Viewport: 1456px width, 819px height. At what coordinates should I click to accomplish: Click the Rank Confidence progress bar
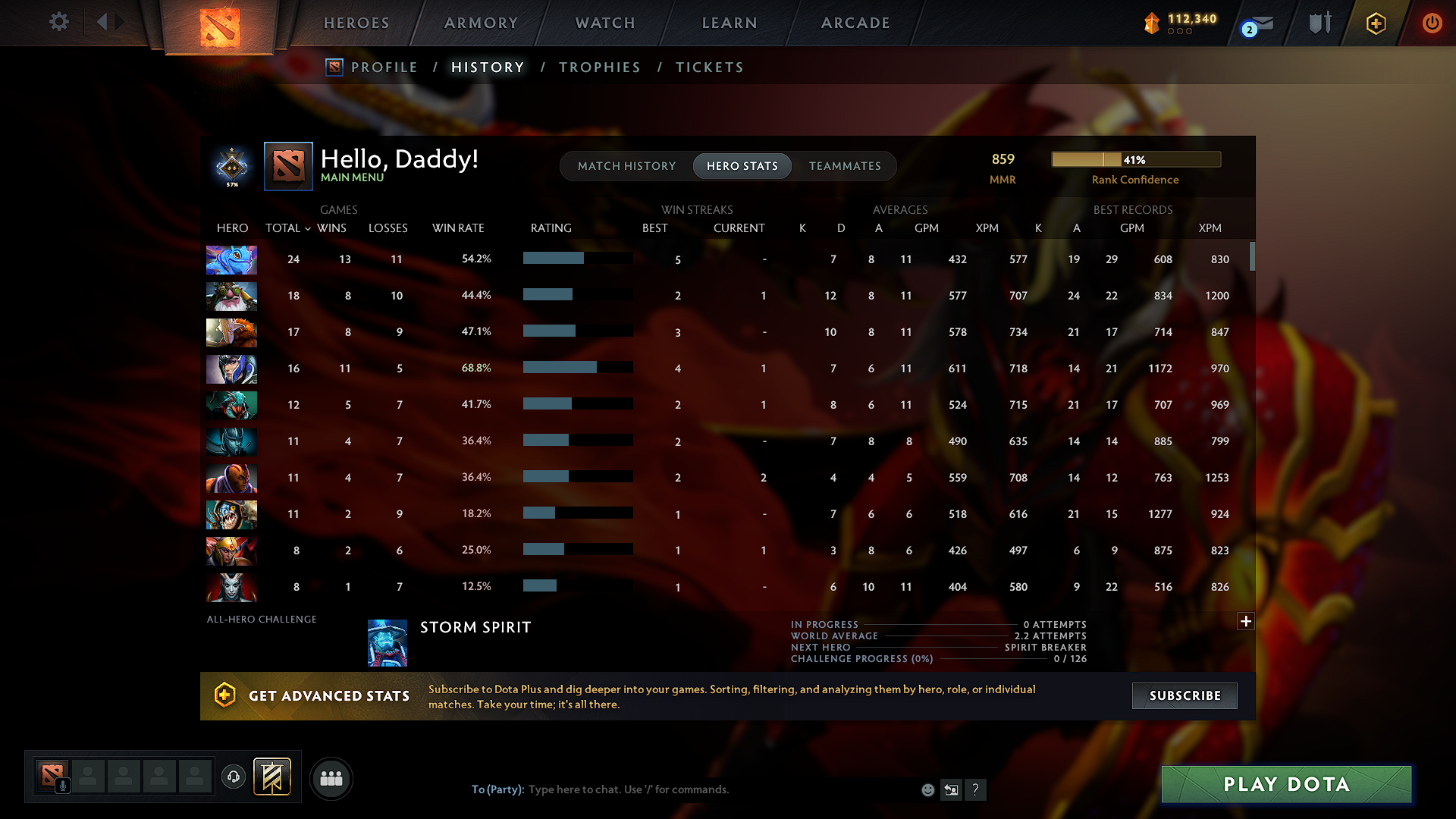pos(1136,159)
